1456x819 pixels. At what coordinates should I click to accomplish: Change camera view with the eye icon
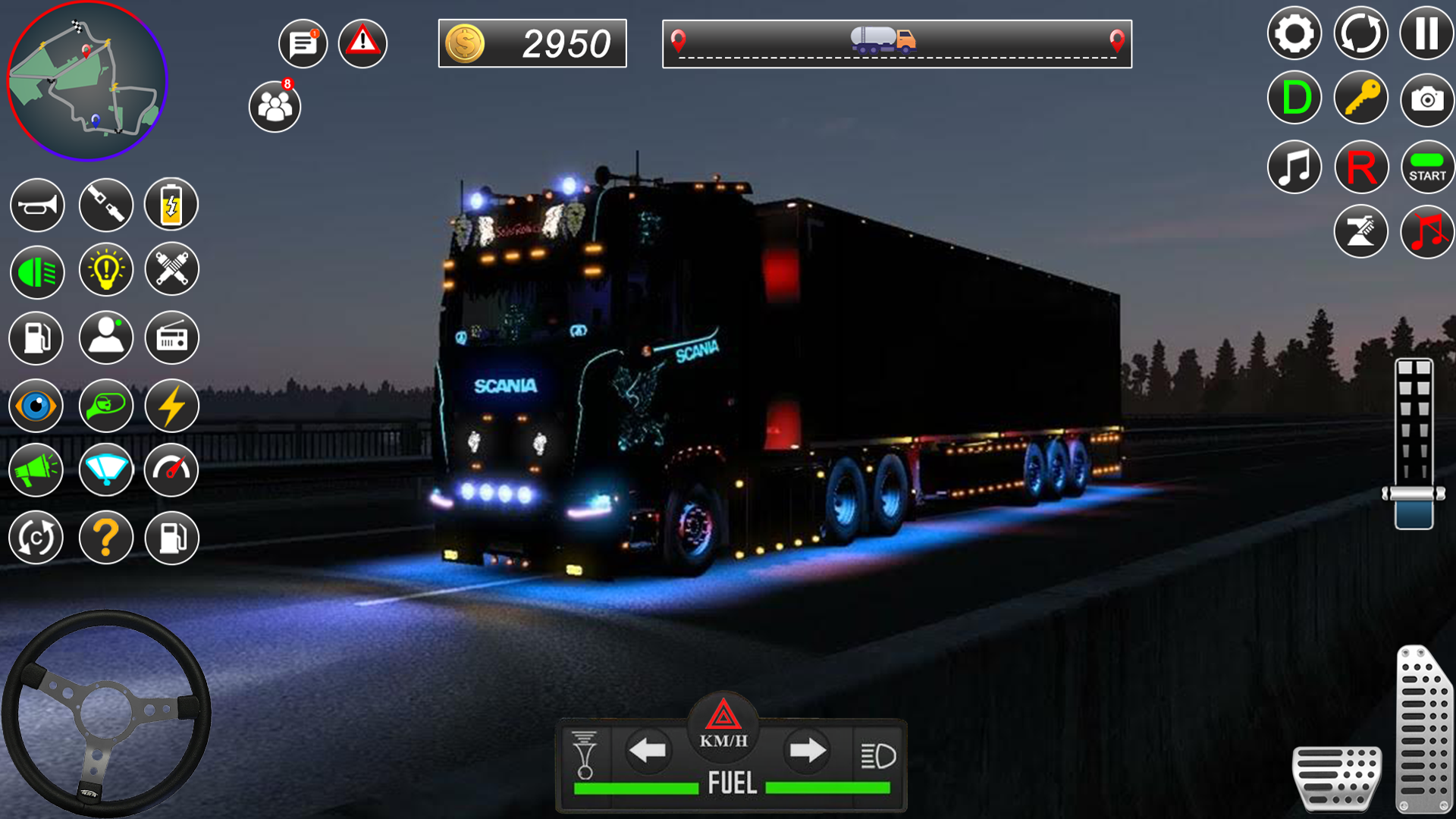pyautogui.click(x=36, y=406)
